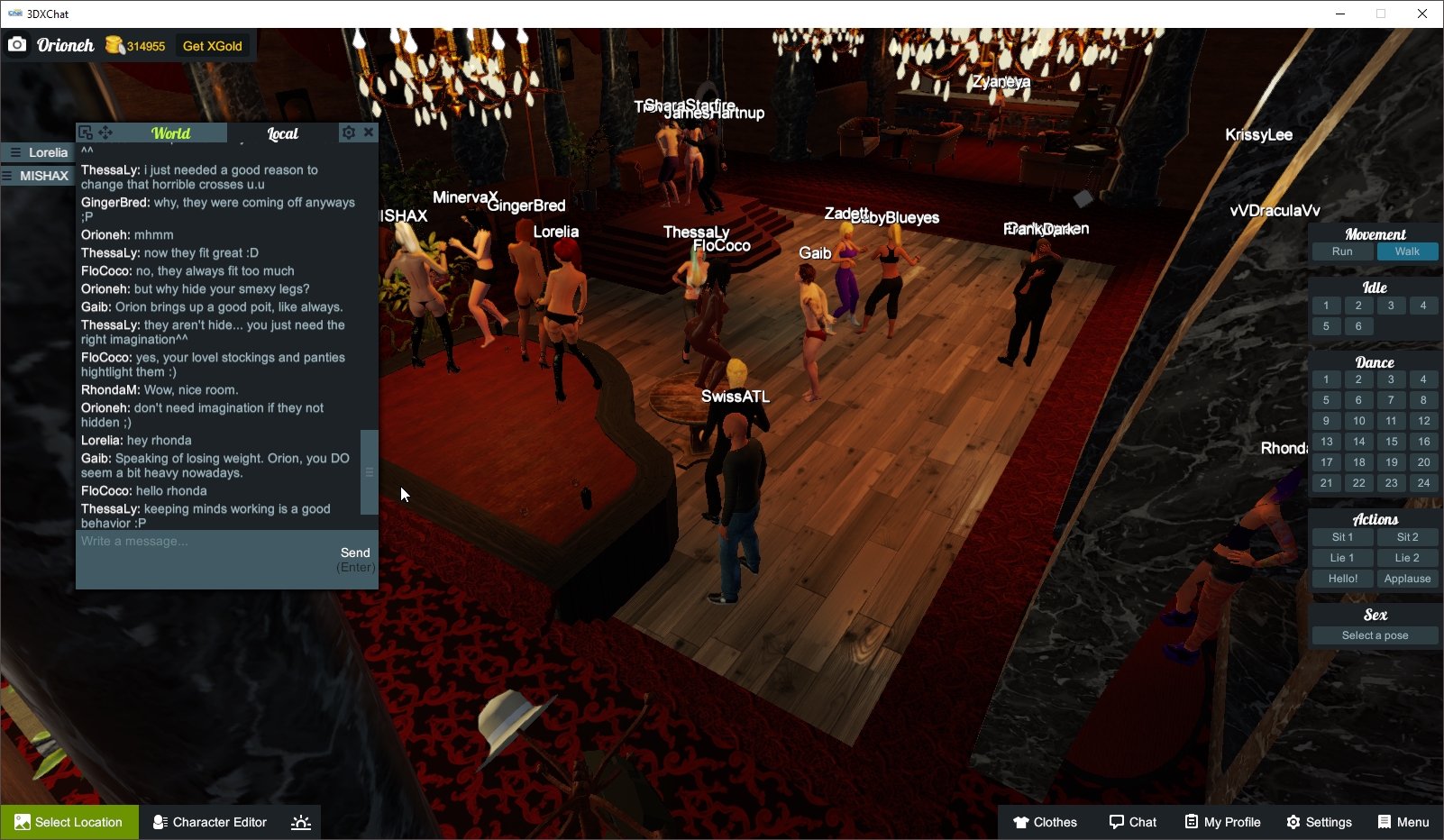Switch chat to the Local tab

tap(282, 132)
